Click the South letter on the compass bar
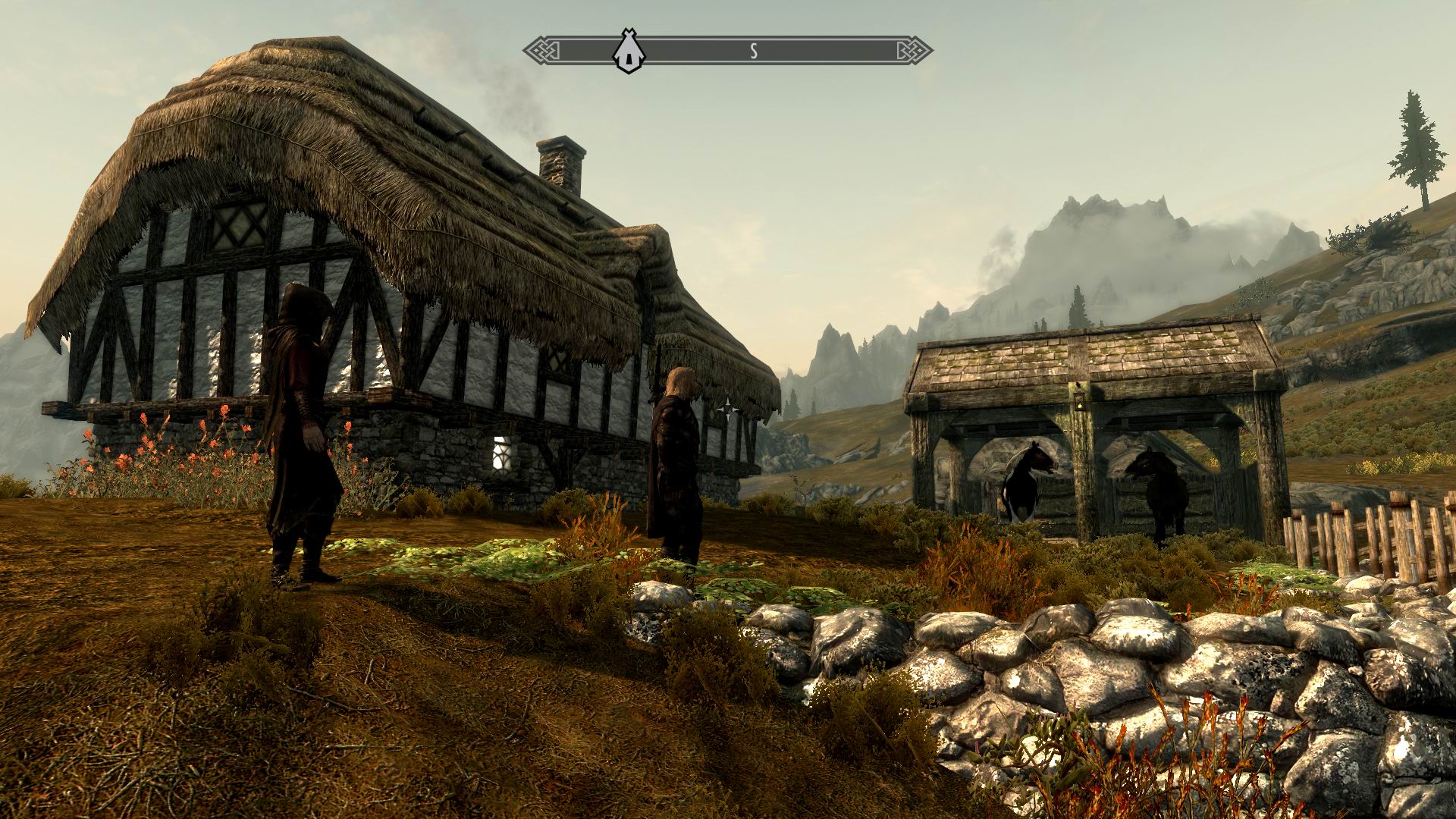The height and width of the screenshot is (819, 1456). (x=754, y=51)
